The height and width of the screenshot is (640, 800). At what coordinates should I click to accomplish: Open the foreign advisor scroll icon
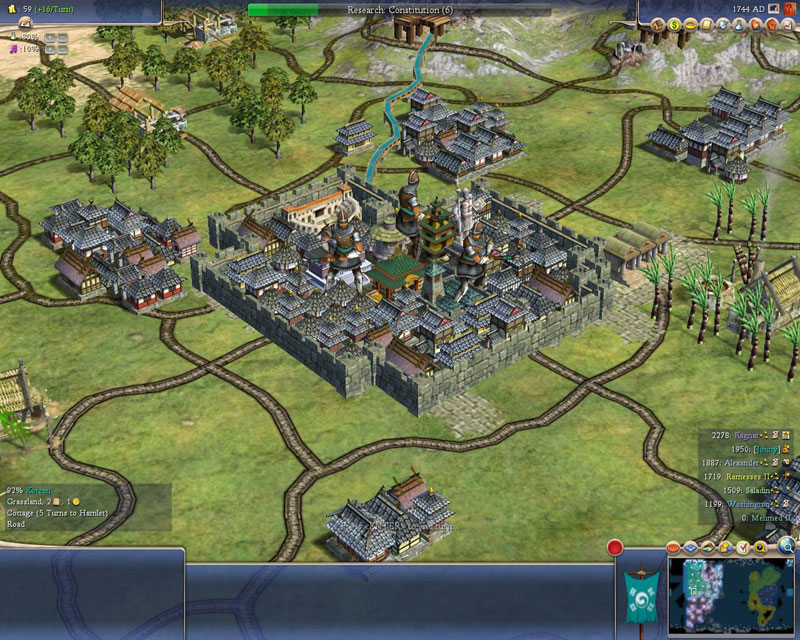(704, 25)
